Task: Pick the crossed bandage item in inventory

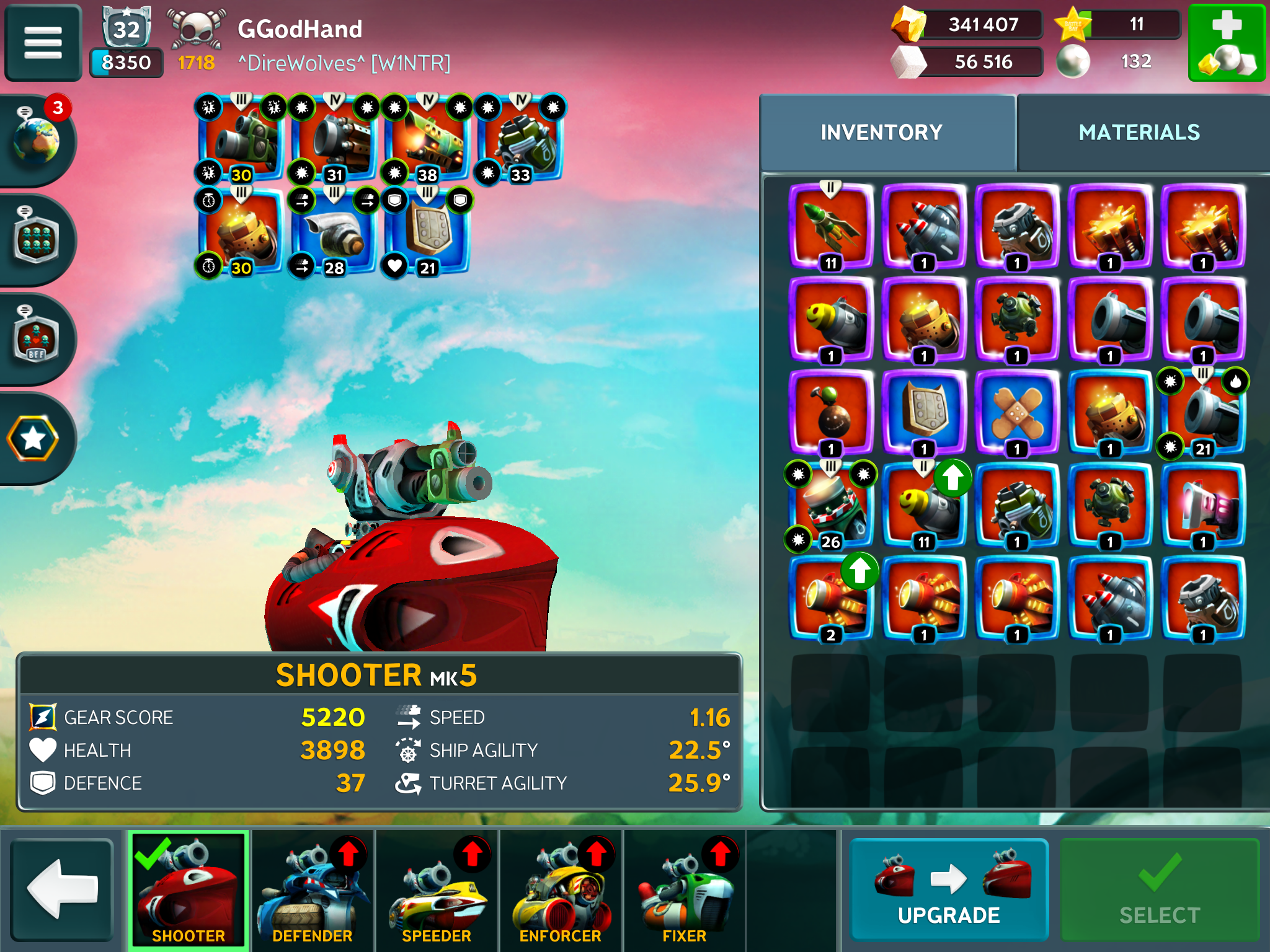Action: tap(1017, 412)
